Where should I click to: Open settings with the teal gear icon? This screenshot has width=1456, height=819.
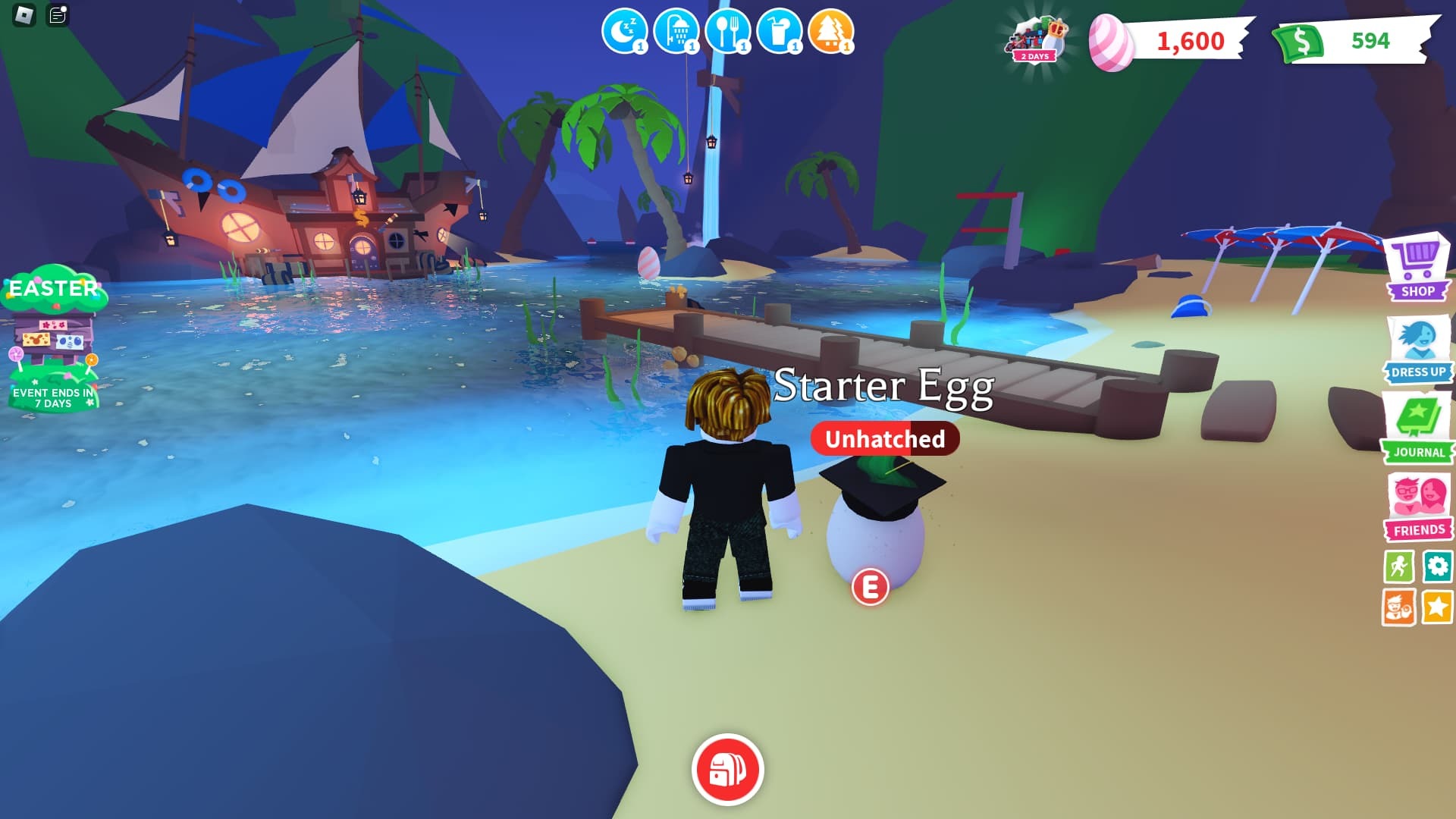[1438, 566]
